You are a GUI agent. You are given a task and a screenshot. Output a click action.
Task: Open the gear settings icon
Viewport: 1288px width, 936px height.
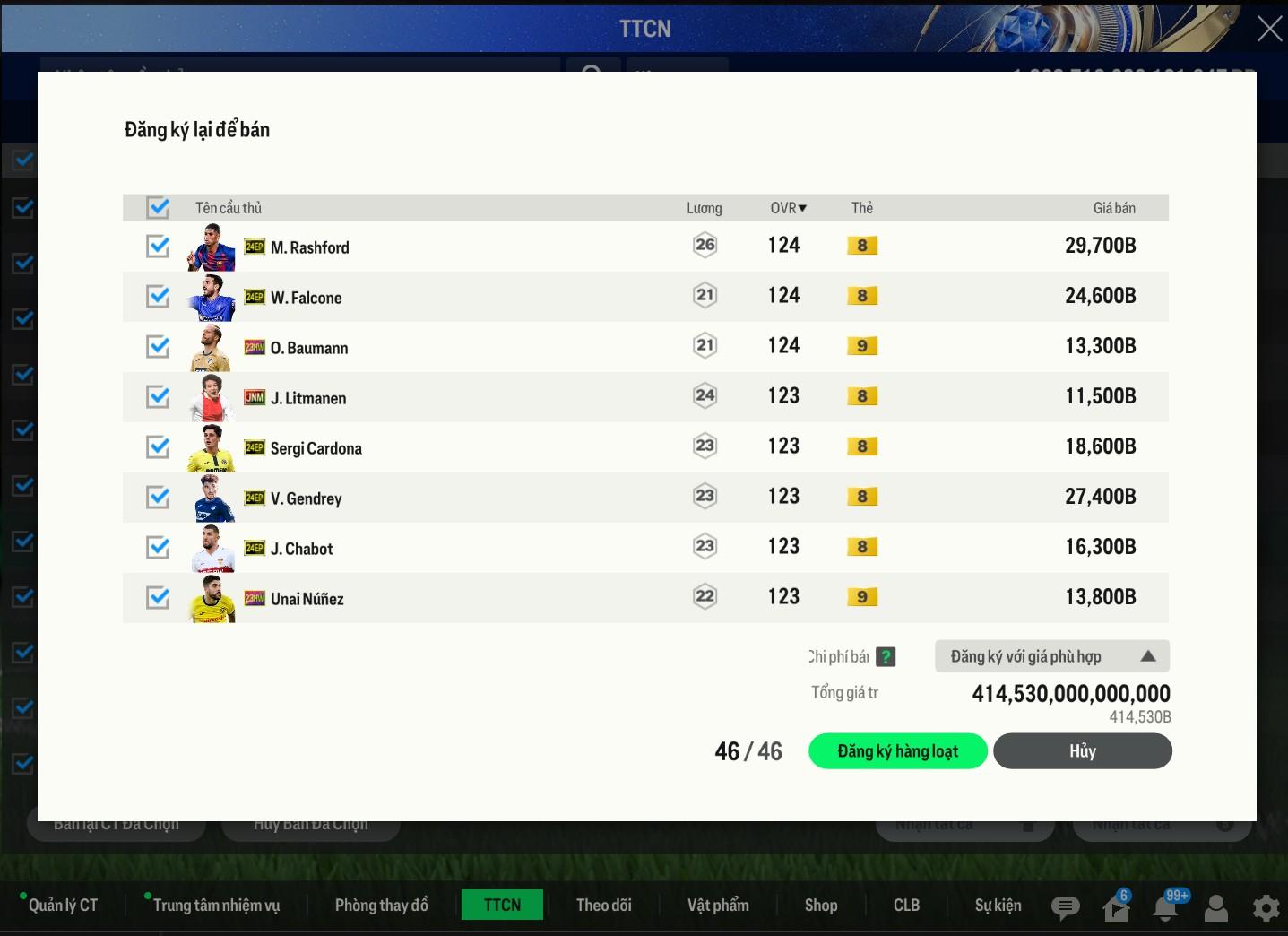[x=1266, y=908]
